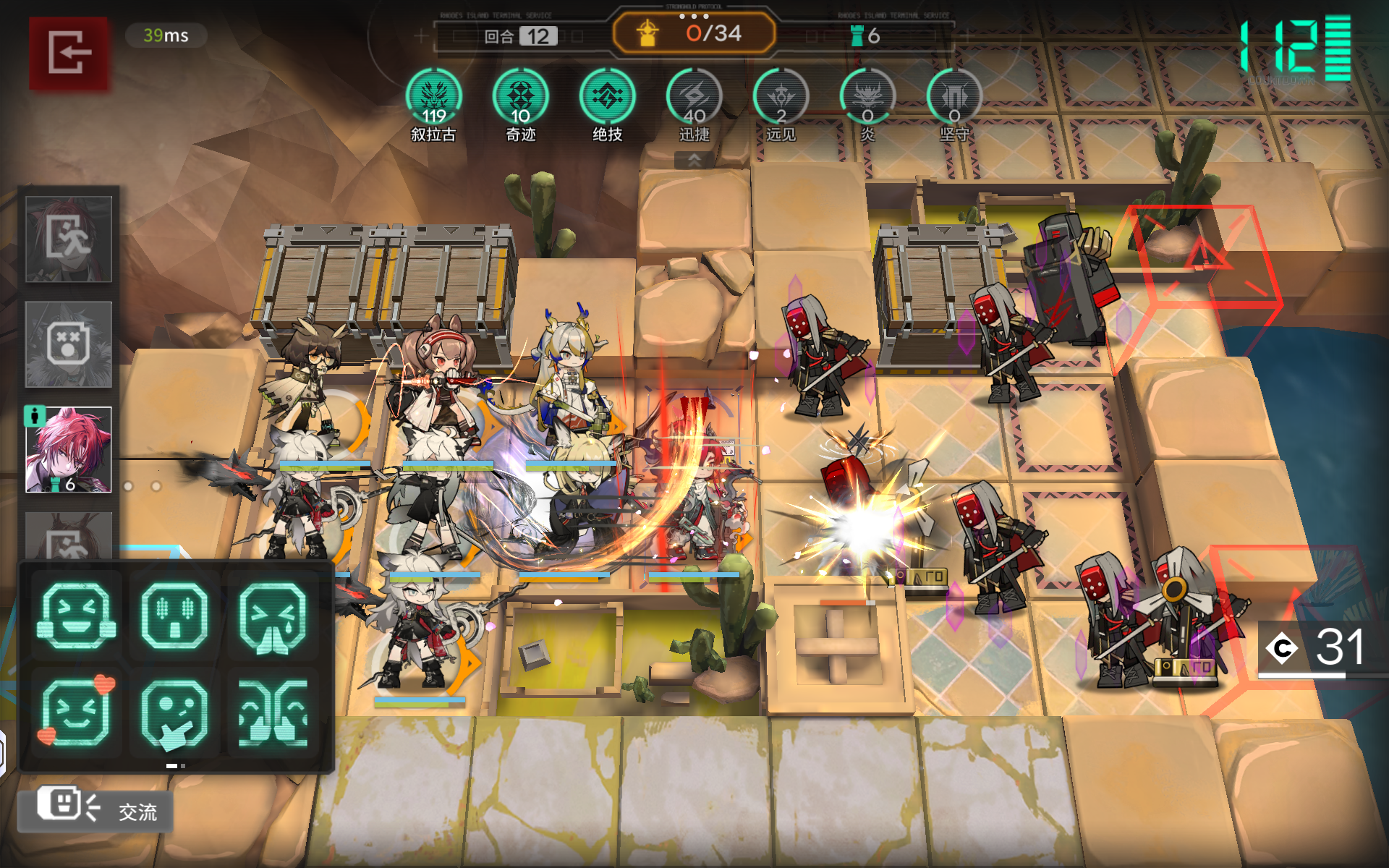Select the 奇迹 synergy icon
Viewport: 1389px width, 868px height.
520,97
